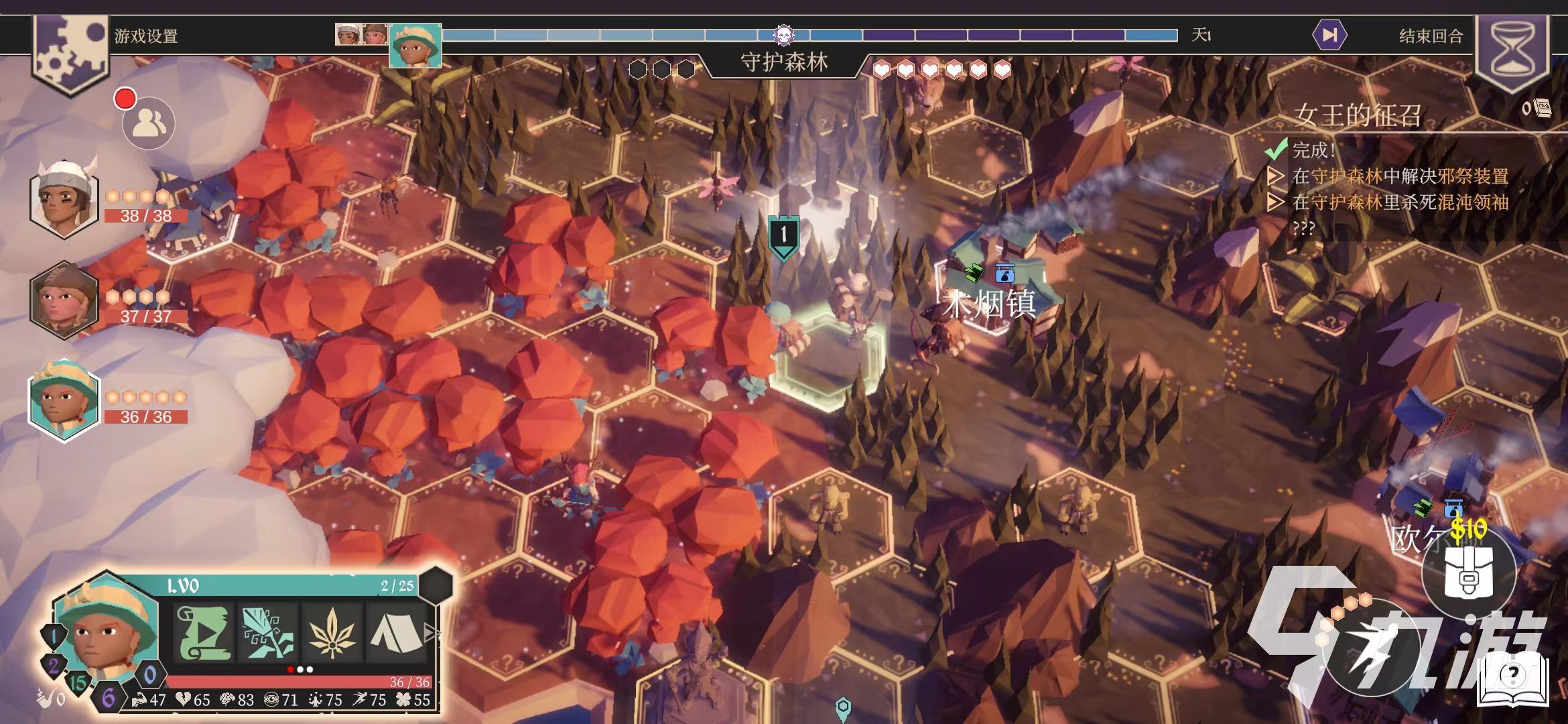This screenshot has width=1568, height=724.
Task: Select the highlighted current turn portrait at top
Action: coord(415,46)
